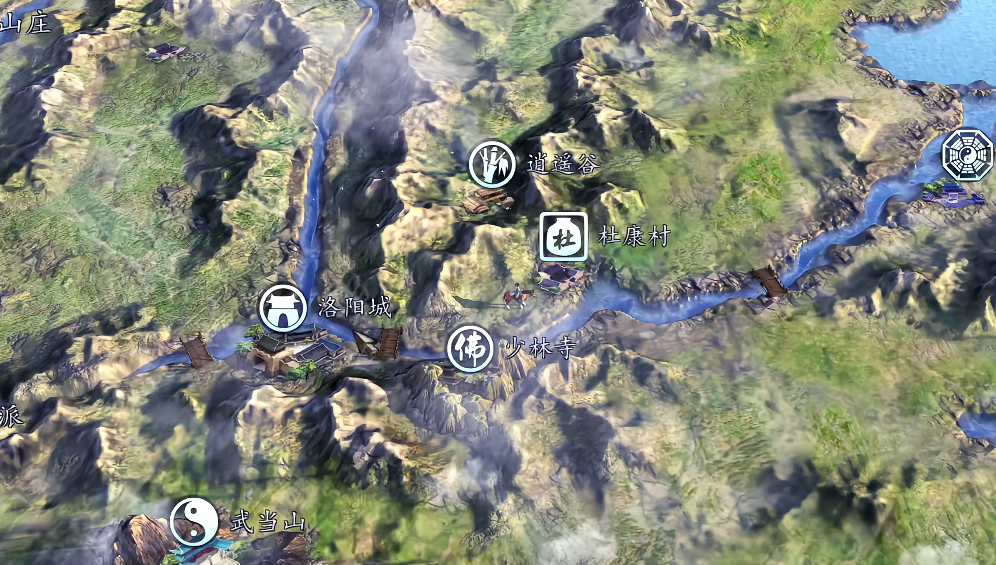996x565 pixels.
Task: Select the 逍遥谷 bamboo map marker
Action: tap(492, 164)
